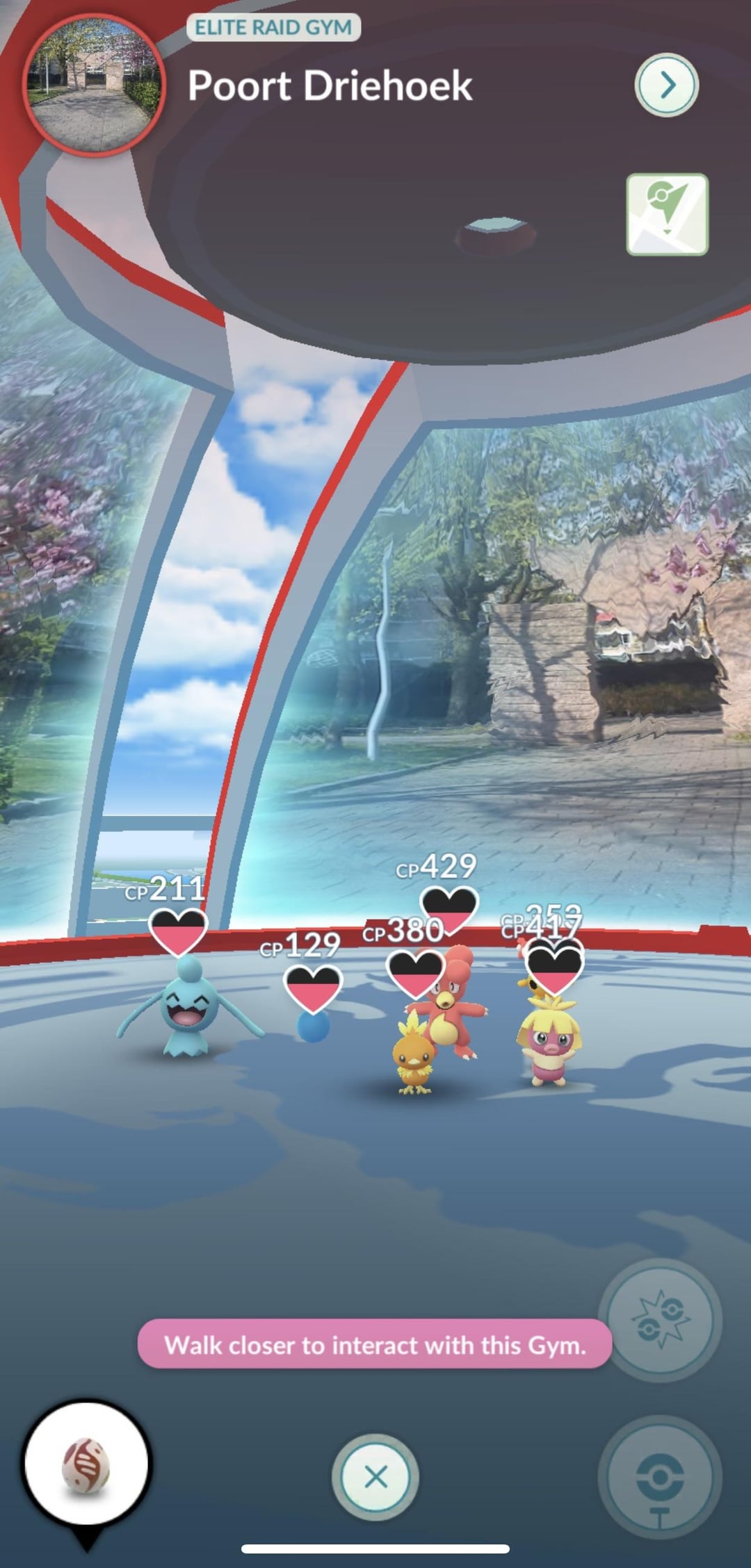Select the CP129 defender
751x1568 pixels.
pos(313,1025)
